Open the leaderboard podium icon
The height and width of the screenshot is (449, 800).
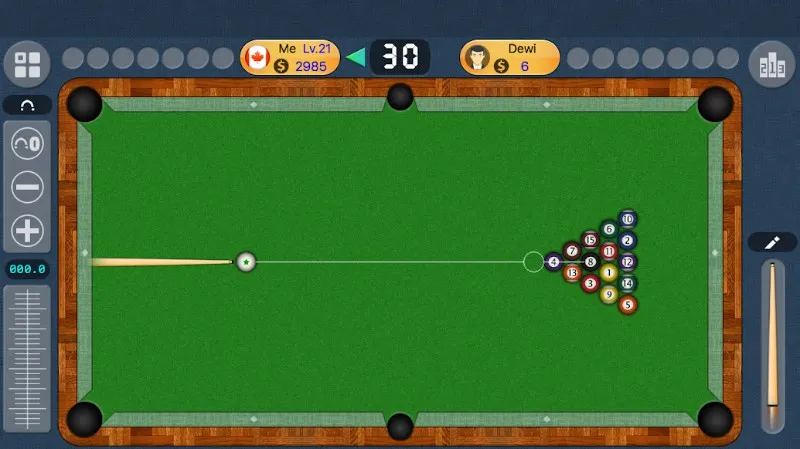tap(771, 65)
